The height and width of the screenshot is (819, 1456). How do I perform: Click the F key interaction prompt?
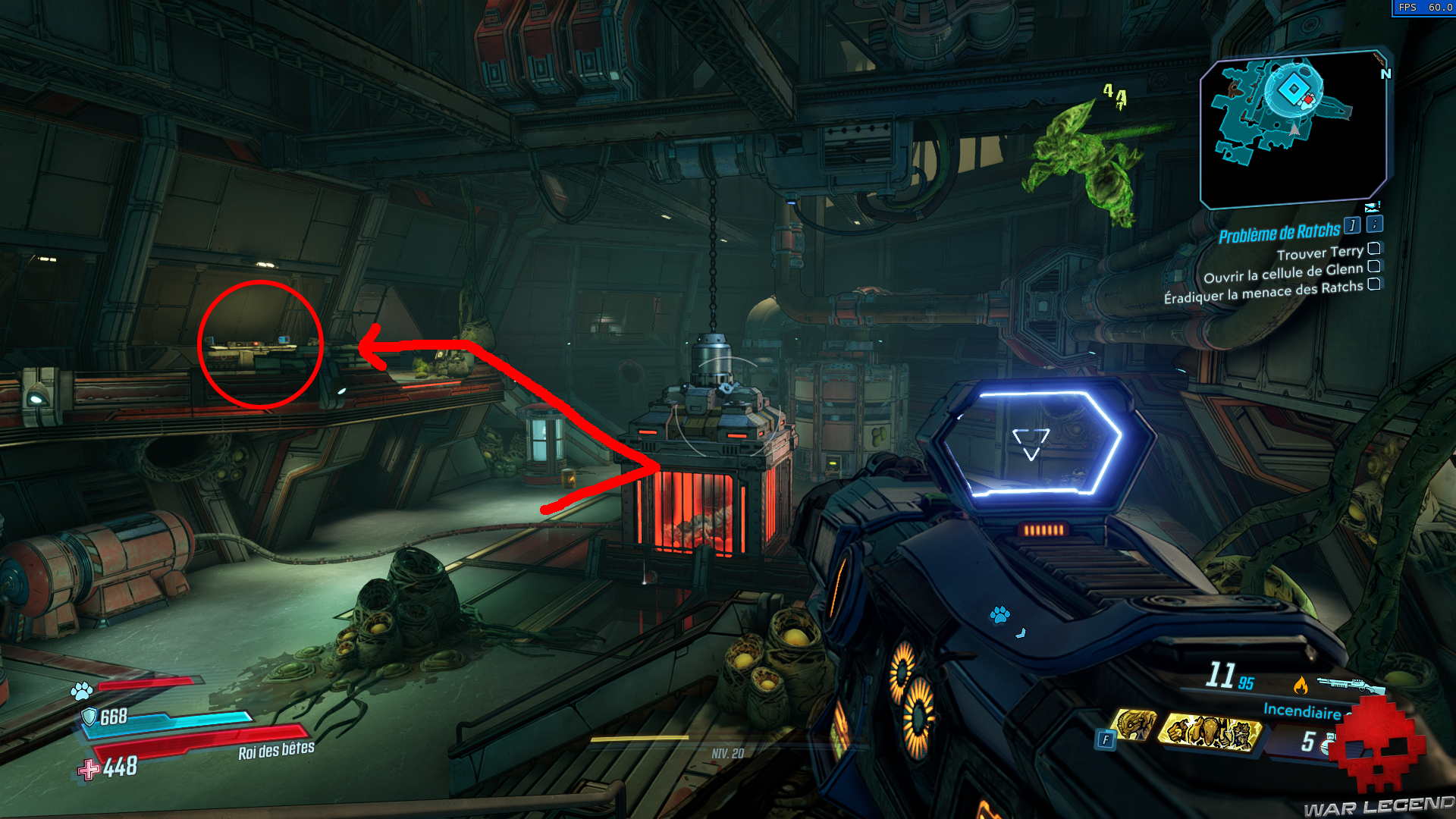pyautogui.click(x=1106, y=738)
